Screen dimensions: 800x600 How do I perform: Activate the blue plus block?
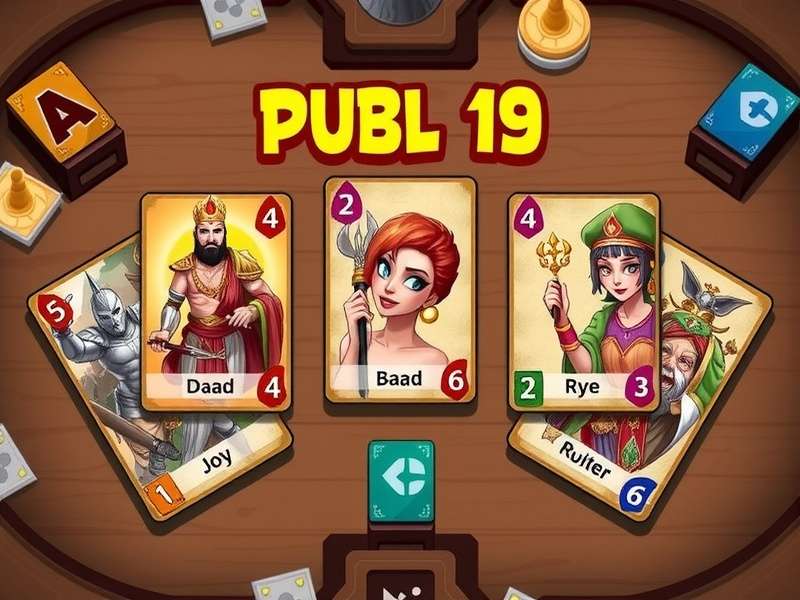(x=740, y=110)
